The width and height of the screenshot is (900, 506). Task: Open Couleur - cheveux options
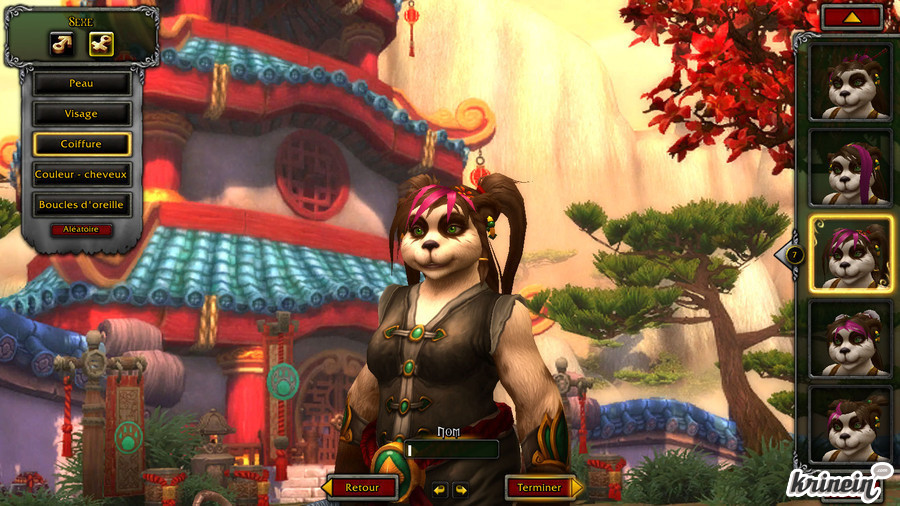[x=81, y=175]
